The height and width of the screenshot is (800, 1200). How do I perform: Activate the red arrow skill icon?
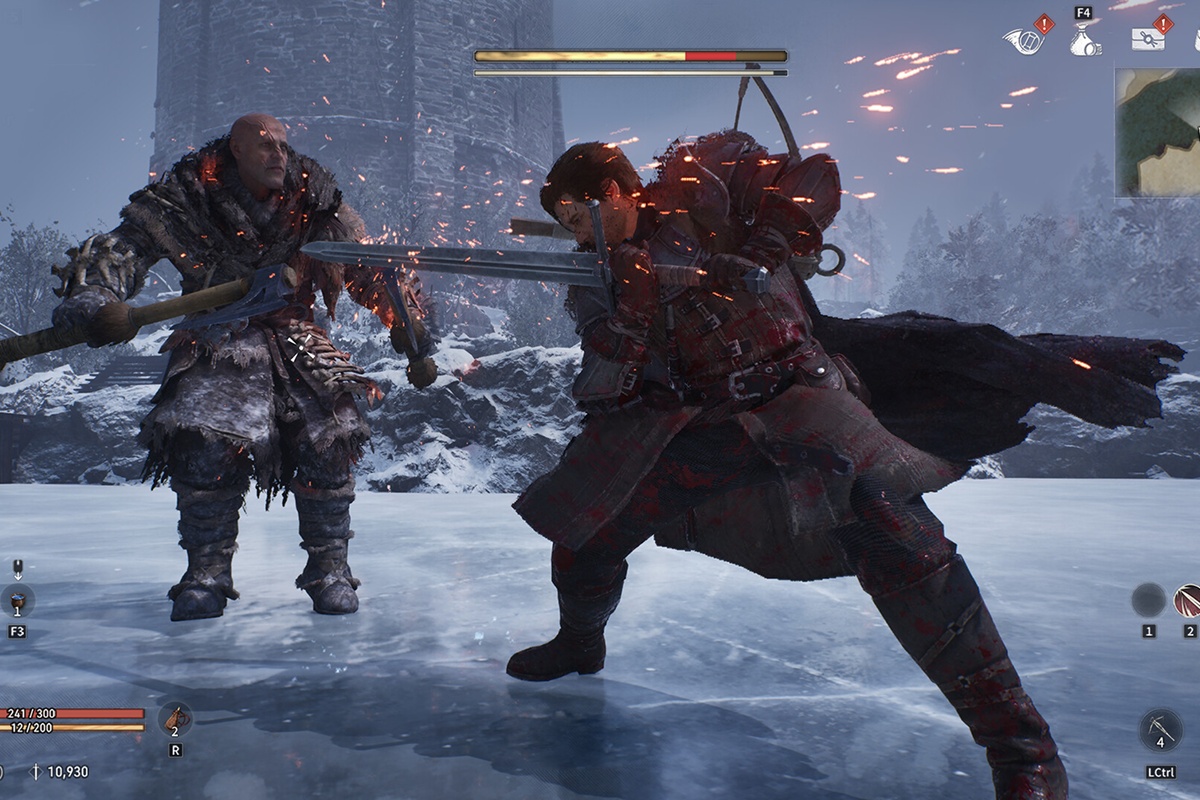coord(1188,600)
